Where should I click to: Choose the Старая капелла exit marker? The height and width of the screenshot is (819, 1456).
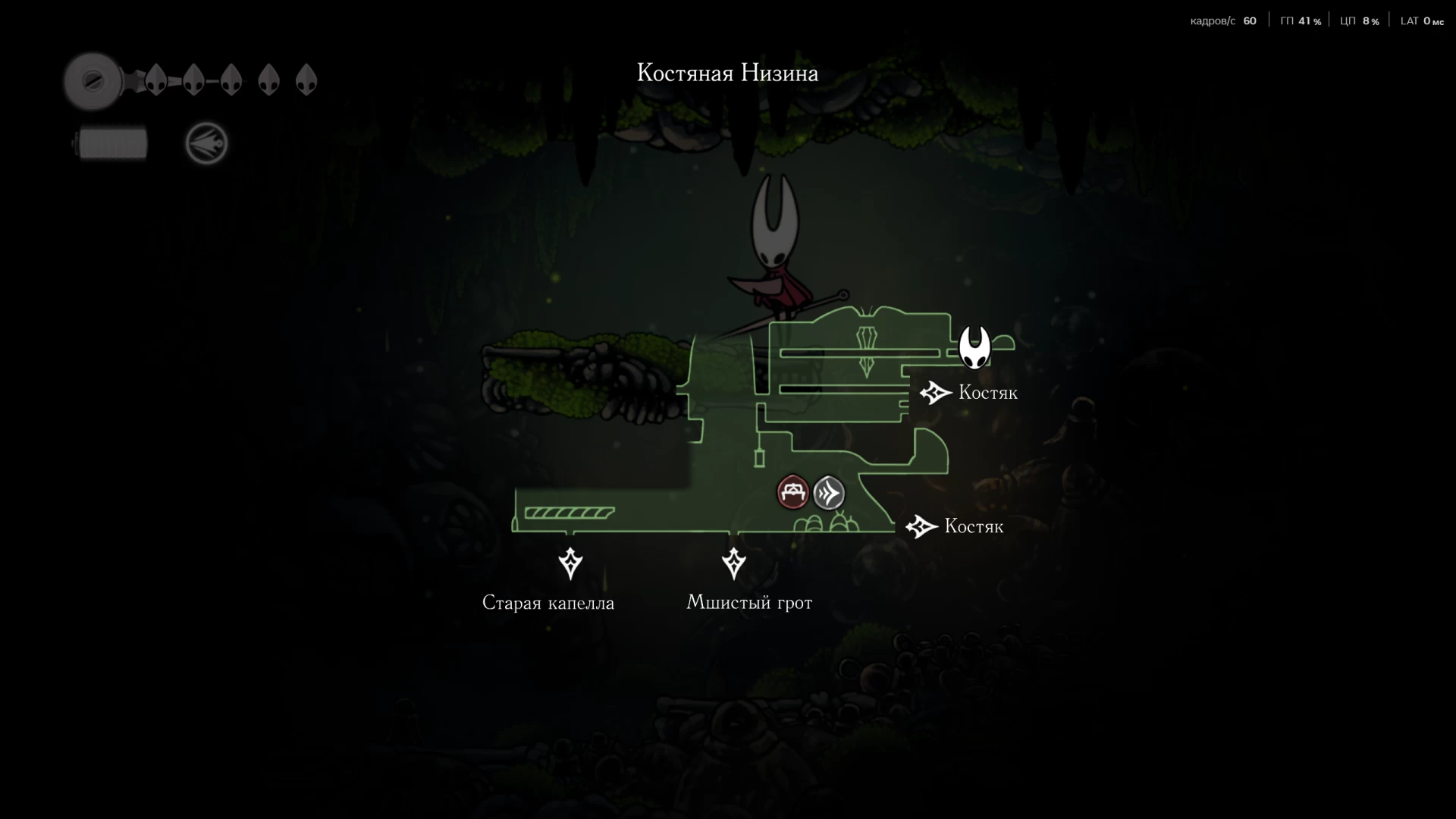point(570,563)
